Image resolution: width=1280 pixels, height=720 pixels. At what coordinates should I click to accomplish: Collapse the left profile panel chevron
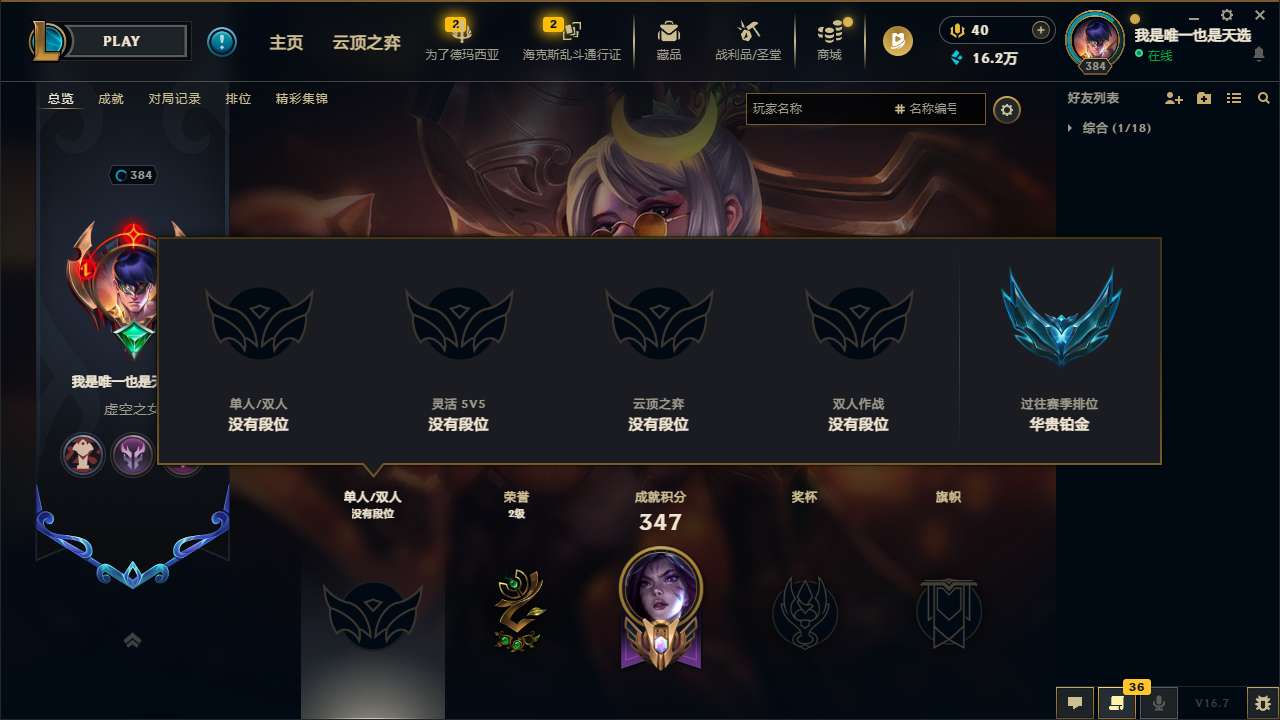(132, 640)
